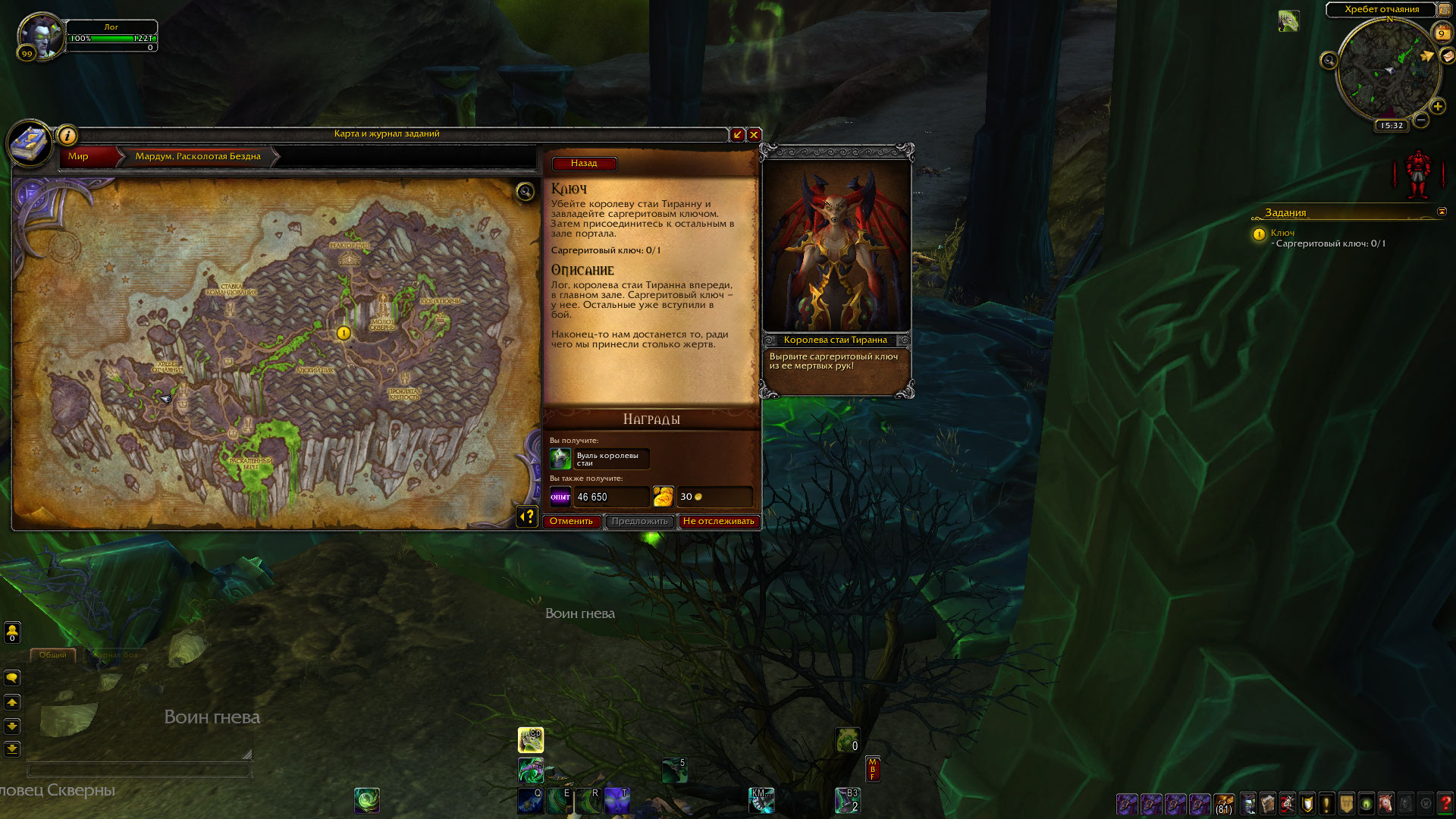Toggle the quest log panel button on the map
This screenshot has width=1456, height=819.
pyautogui.click(x=527, y=516)
